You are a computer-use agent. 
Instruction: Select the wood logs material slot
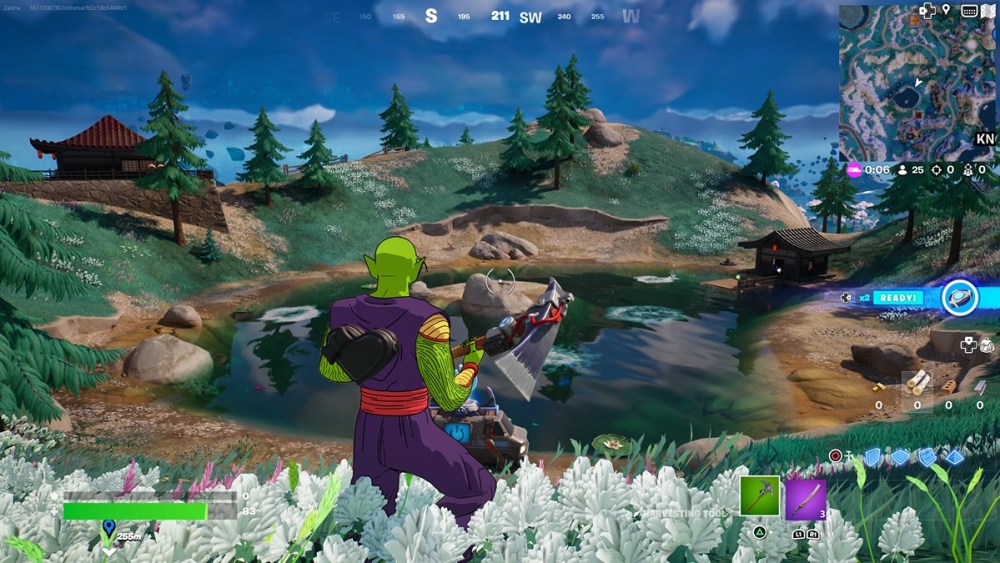[917, 382]
